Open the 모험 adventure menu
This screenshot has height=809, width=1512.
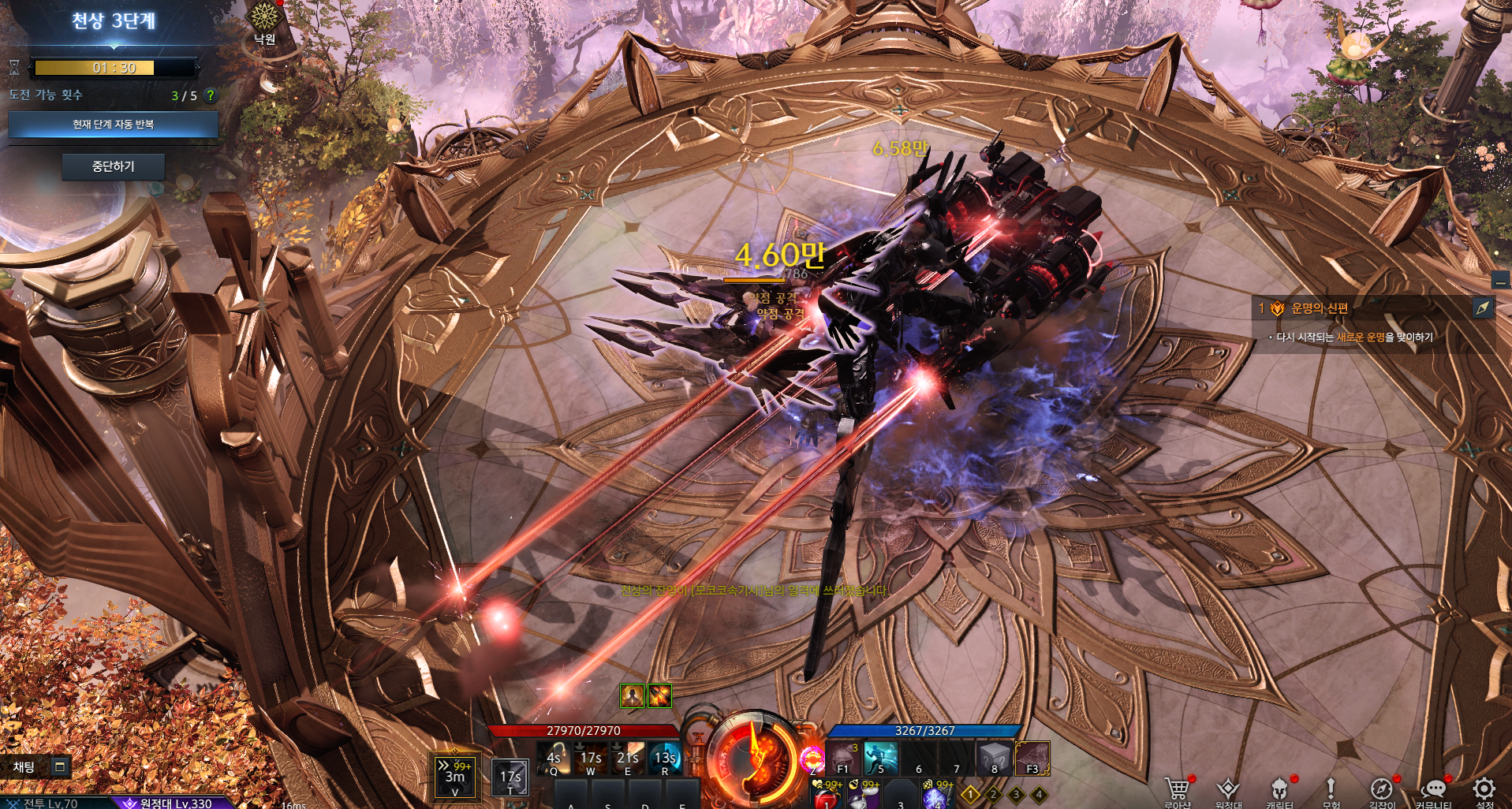[1331, 790]
